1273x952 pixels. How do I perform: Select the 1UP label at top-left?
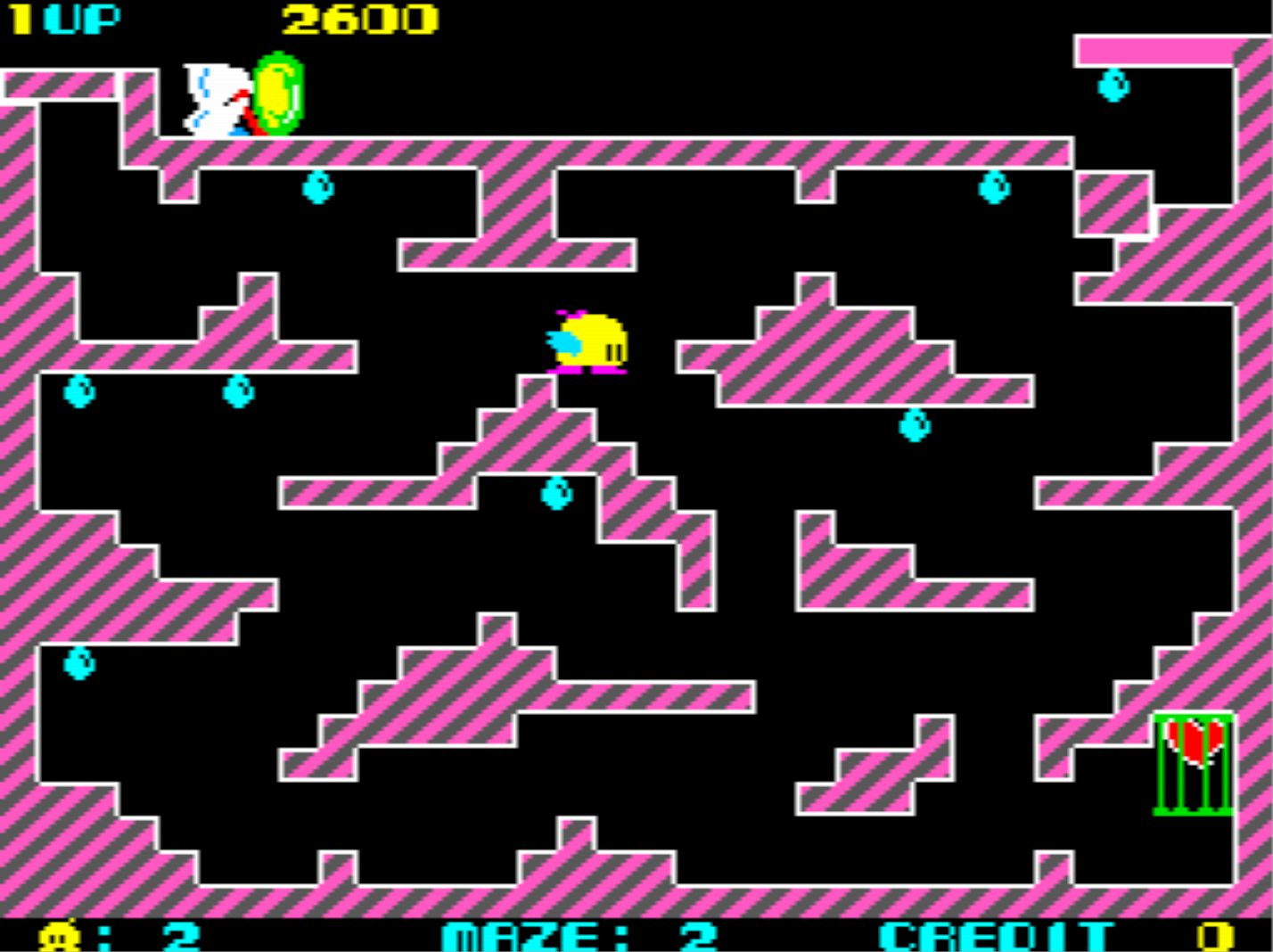pyautogui.click(x=64, y=16)
